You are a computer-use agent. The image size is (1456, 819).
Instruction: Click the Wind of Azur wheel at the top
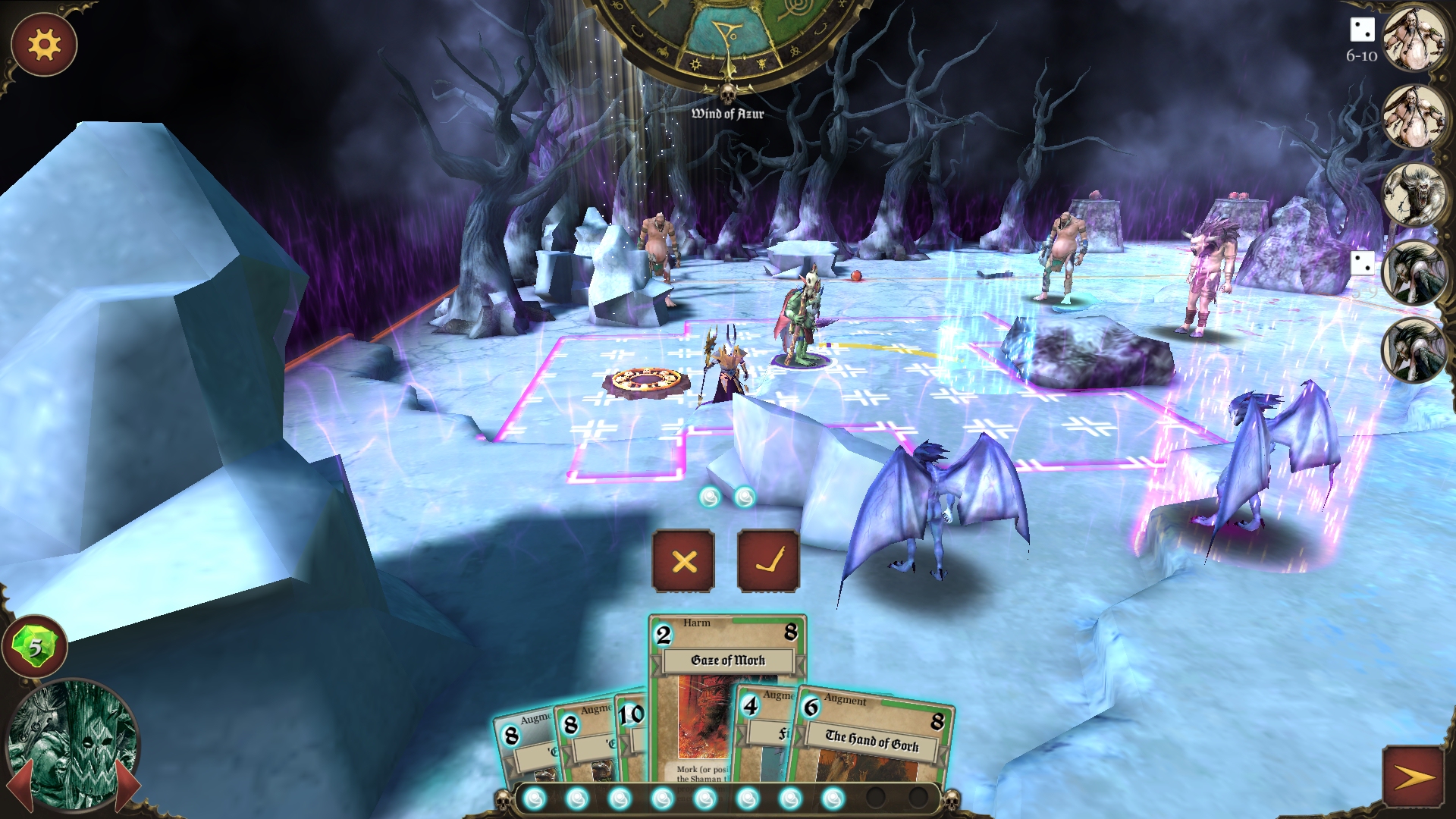(726, 34)
